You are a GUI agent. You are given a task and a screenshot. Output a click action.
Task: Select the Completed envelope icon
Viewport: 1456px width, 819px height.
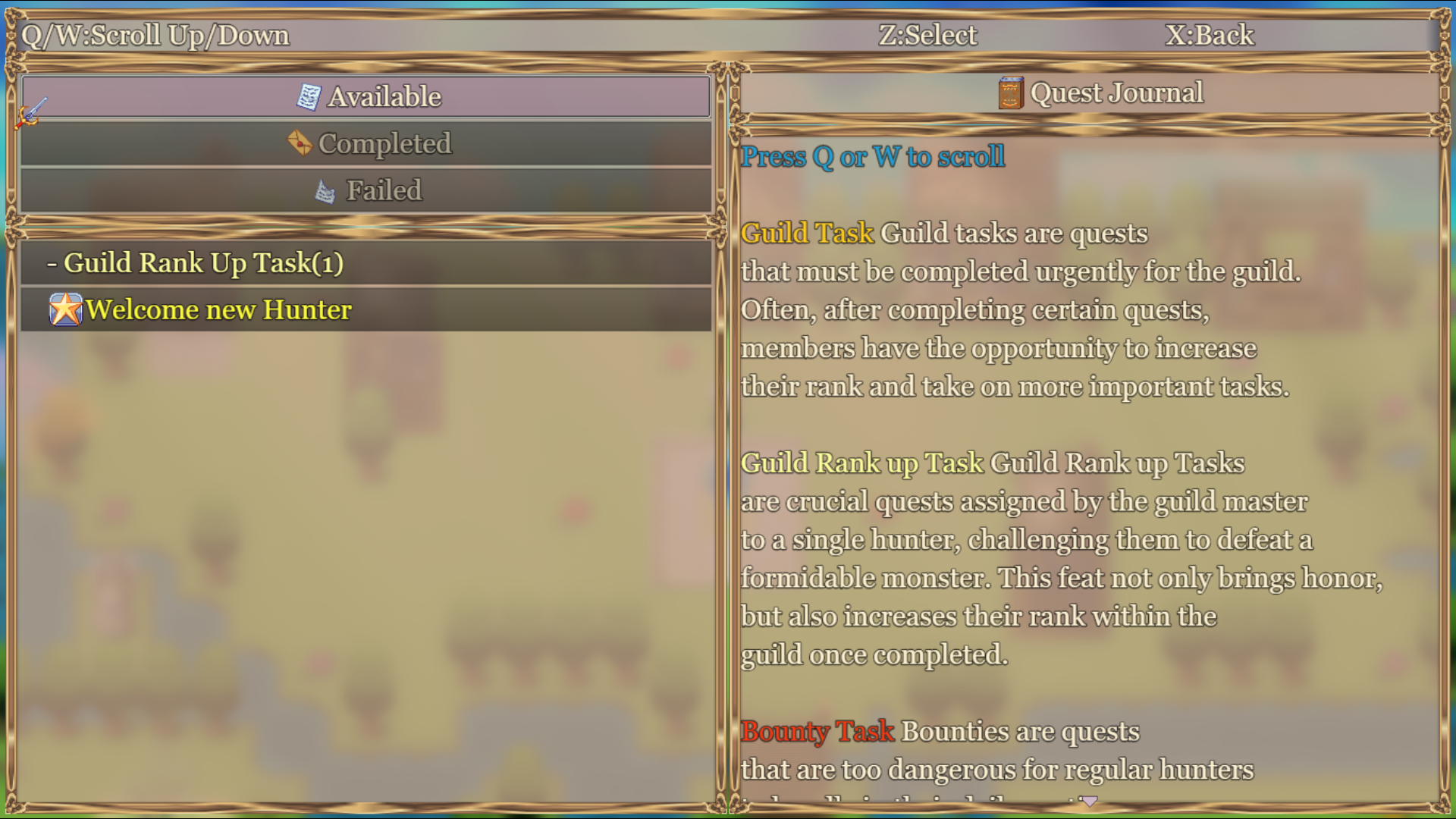pos(300,143)
